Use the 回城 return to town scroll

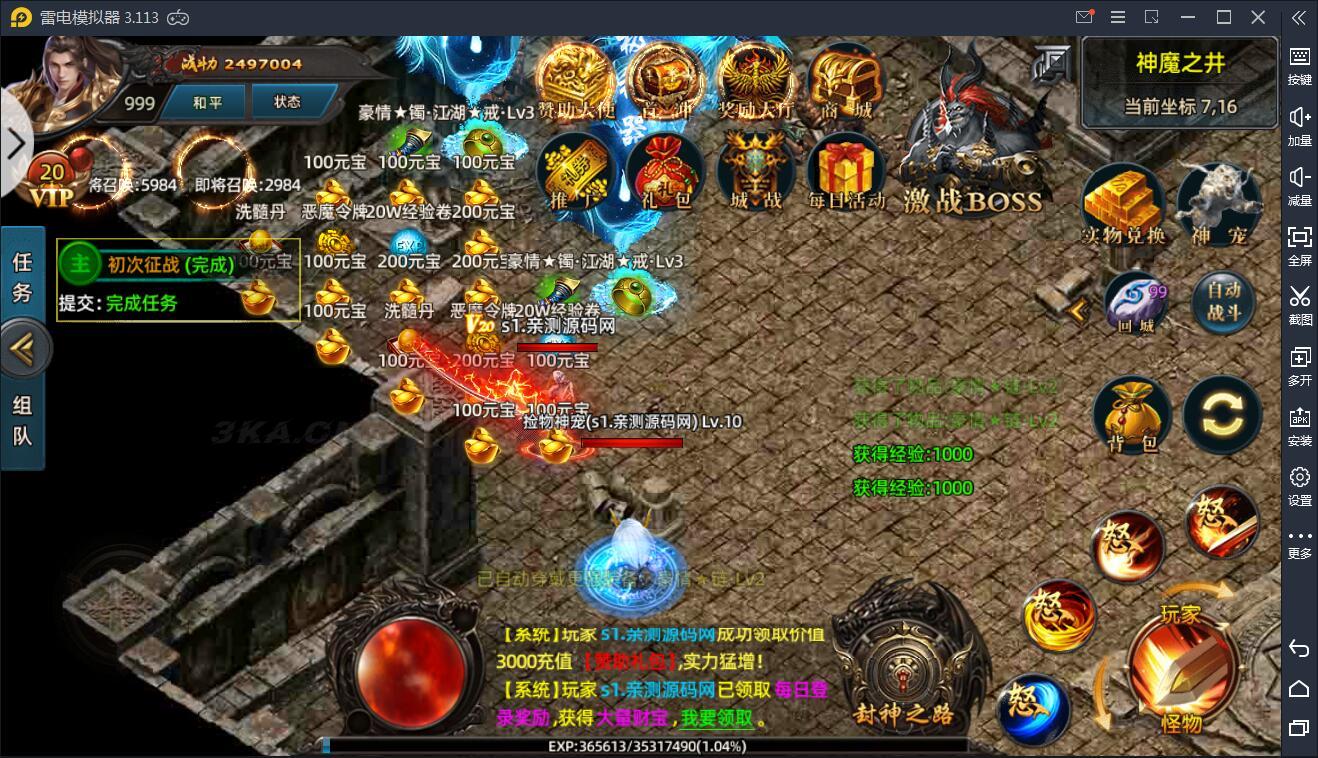(1135, 303)
